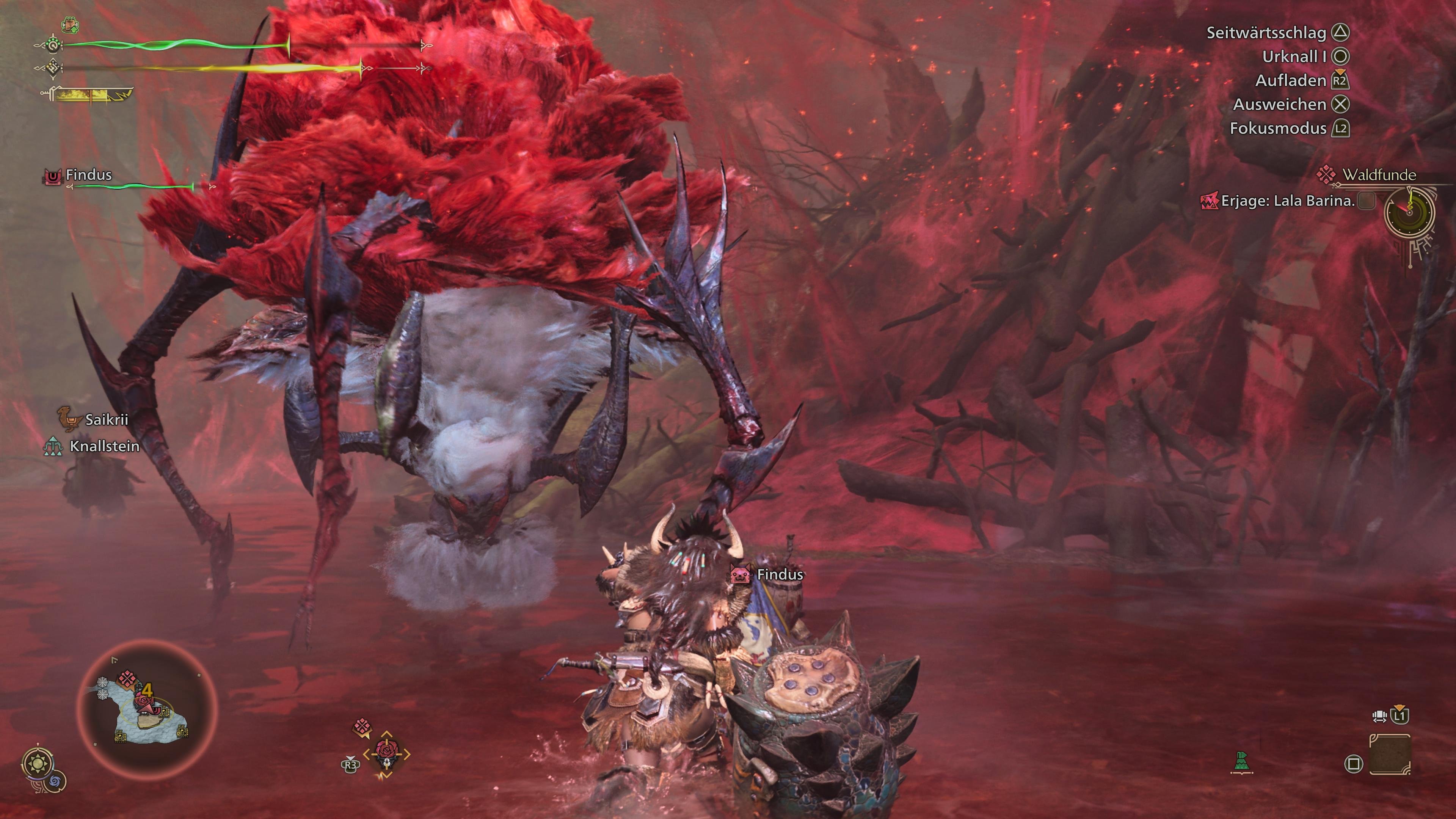The image size is (1456, 819).
Task: Click the arrow notch below the green flag icon
Action: pyautogui.click(x=1243, y=773)
